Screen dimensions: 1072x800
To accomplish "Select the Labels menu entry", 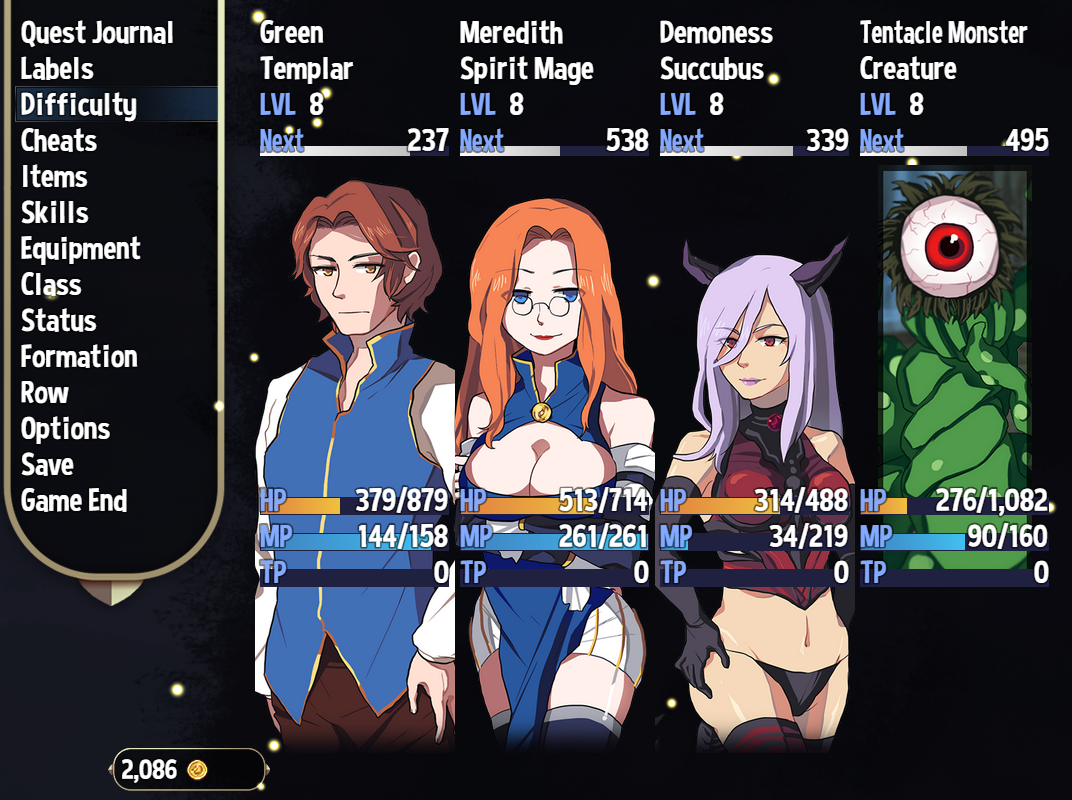I will click(57, 69).
